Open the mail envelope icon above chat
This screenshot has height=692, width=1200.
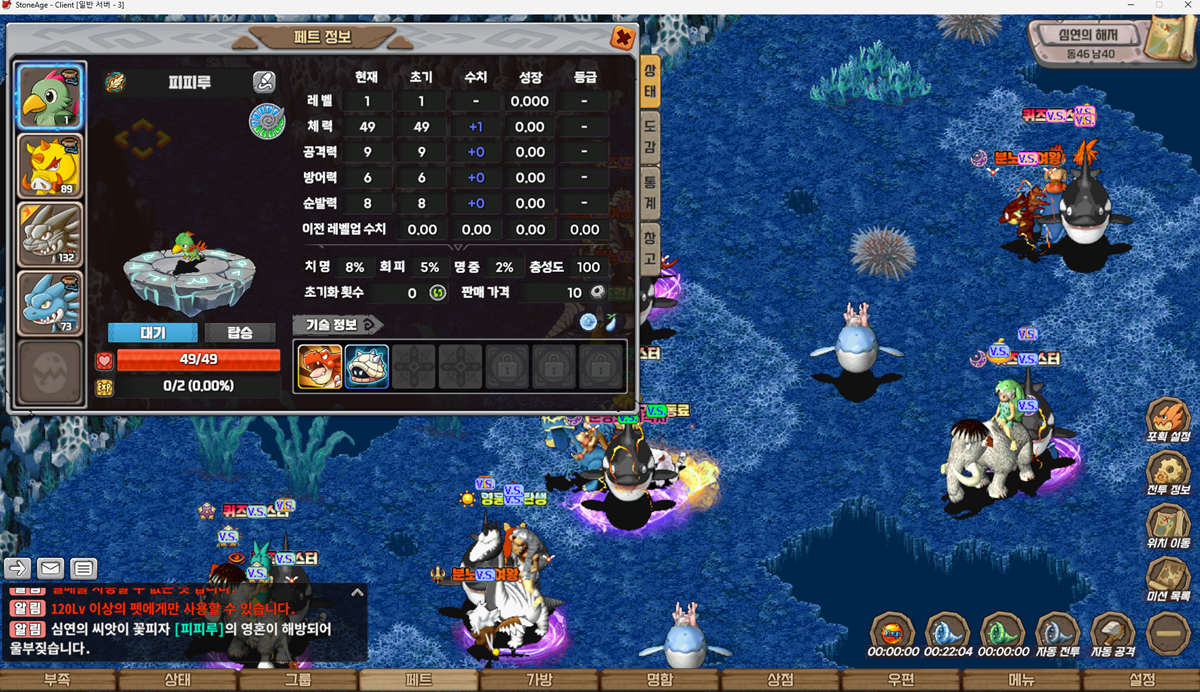(x=51, y=568)
